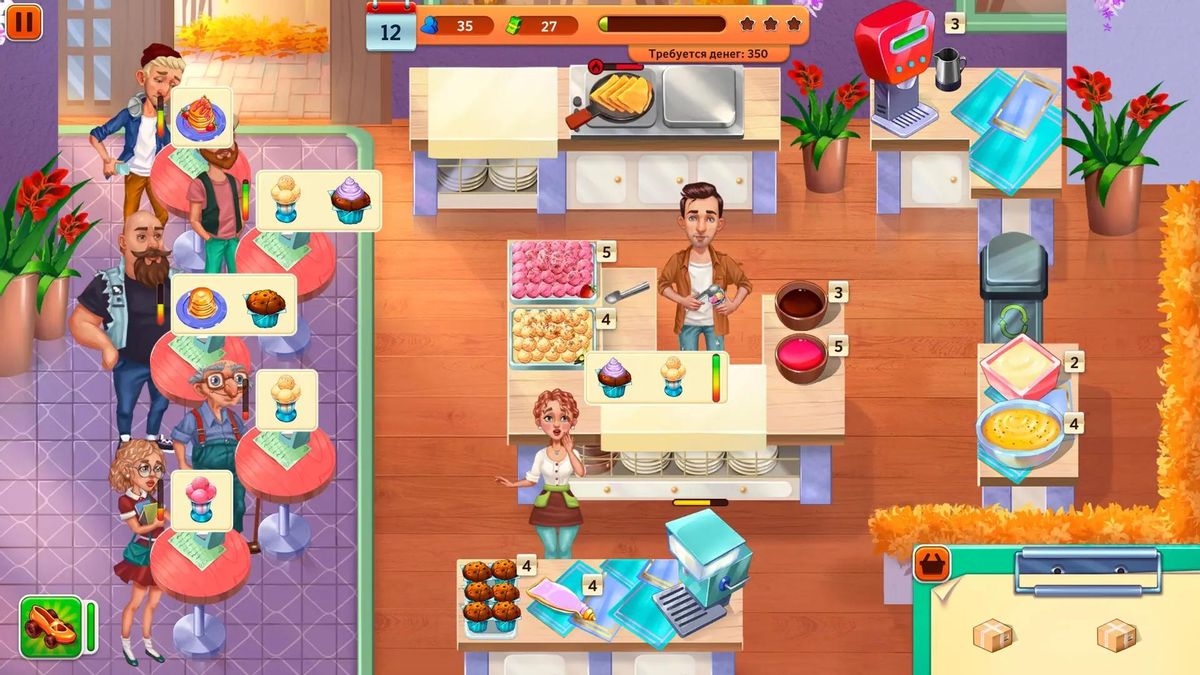Select the pancakes and chocolate muffin order
The image size is (1200, 675).
(233, 304)
